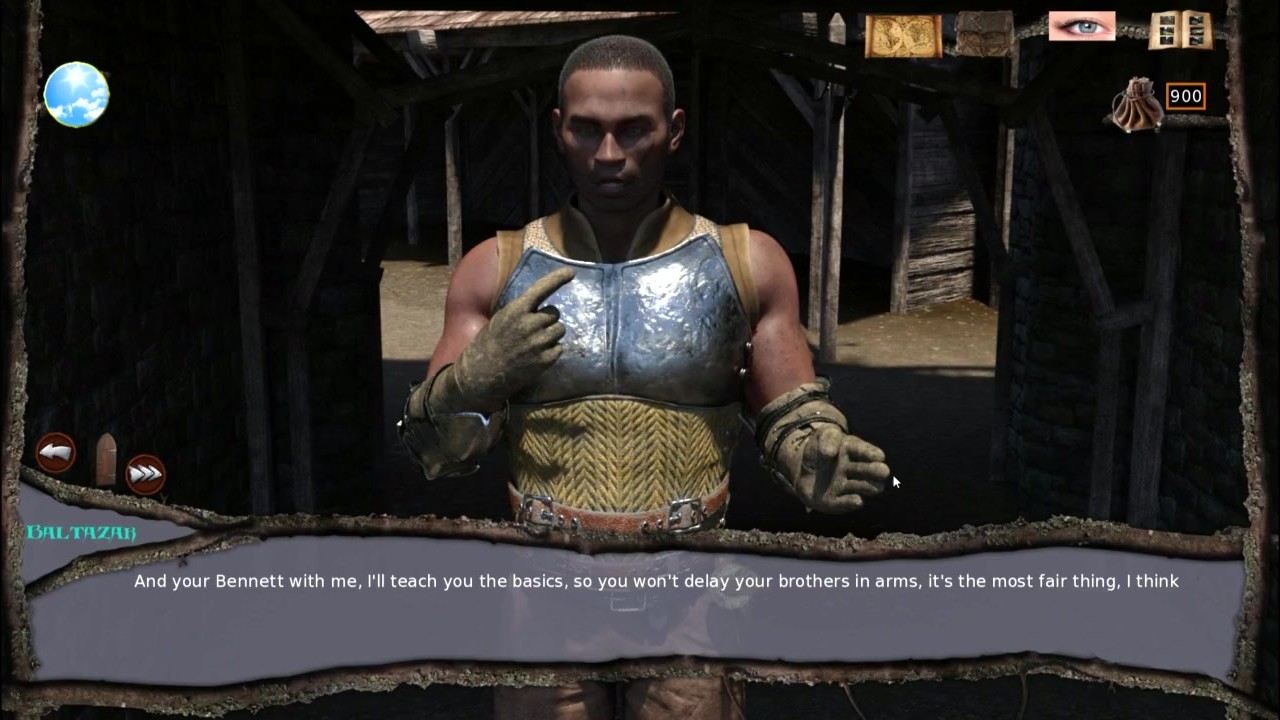Image resolution: width=1280 pixels, height=720 pixels.
Task: Open the burlap sack inventory icon
Action: pyautogui.click(x=984, y=34)
